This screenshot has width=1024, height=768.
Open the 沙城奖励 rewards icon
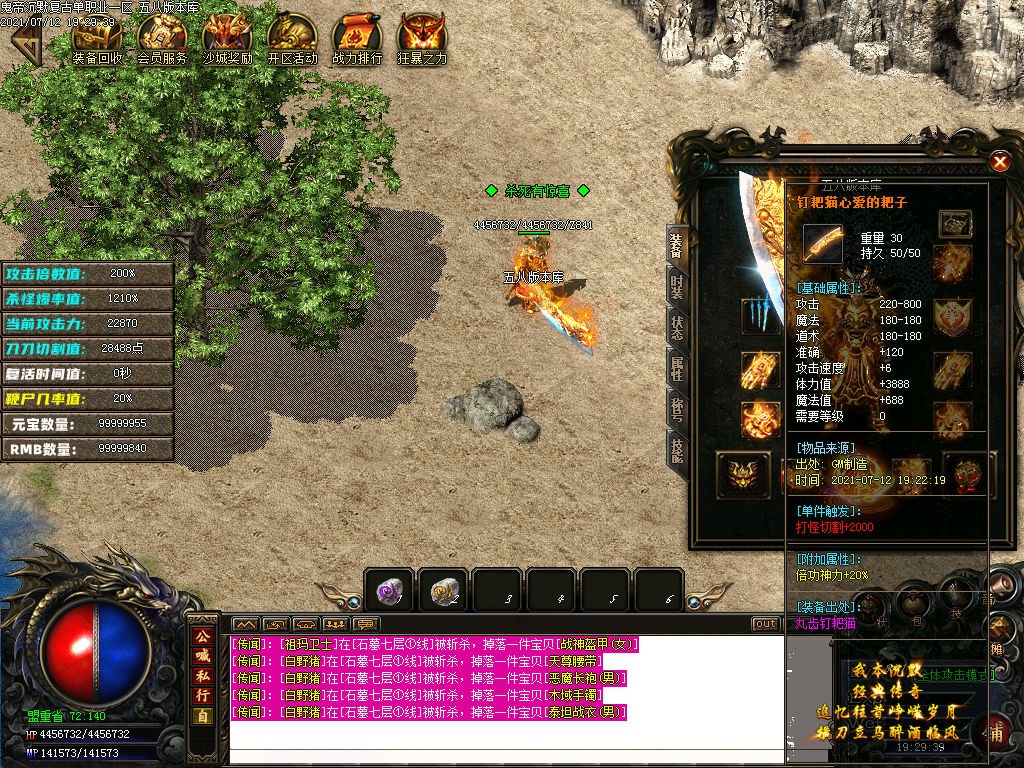pyautogui.click(x=227, y=37)
